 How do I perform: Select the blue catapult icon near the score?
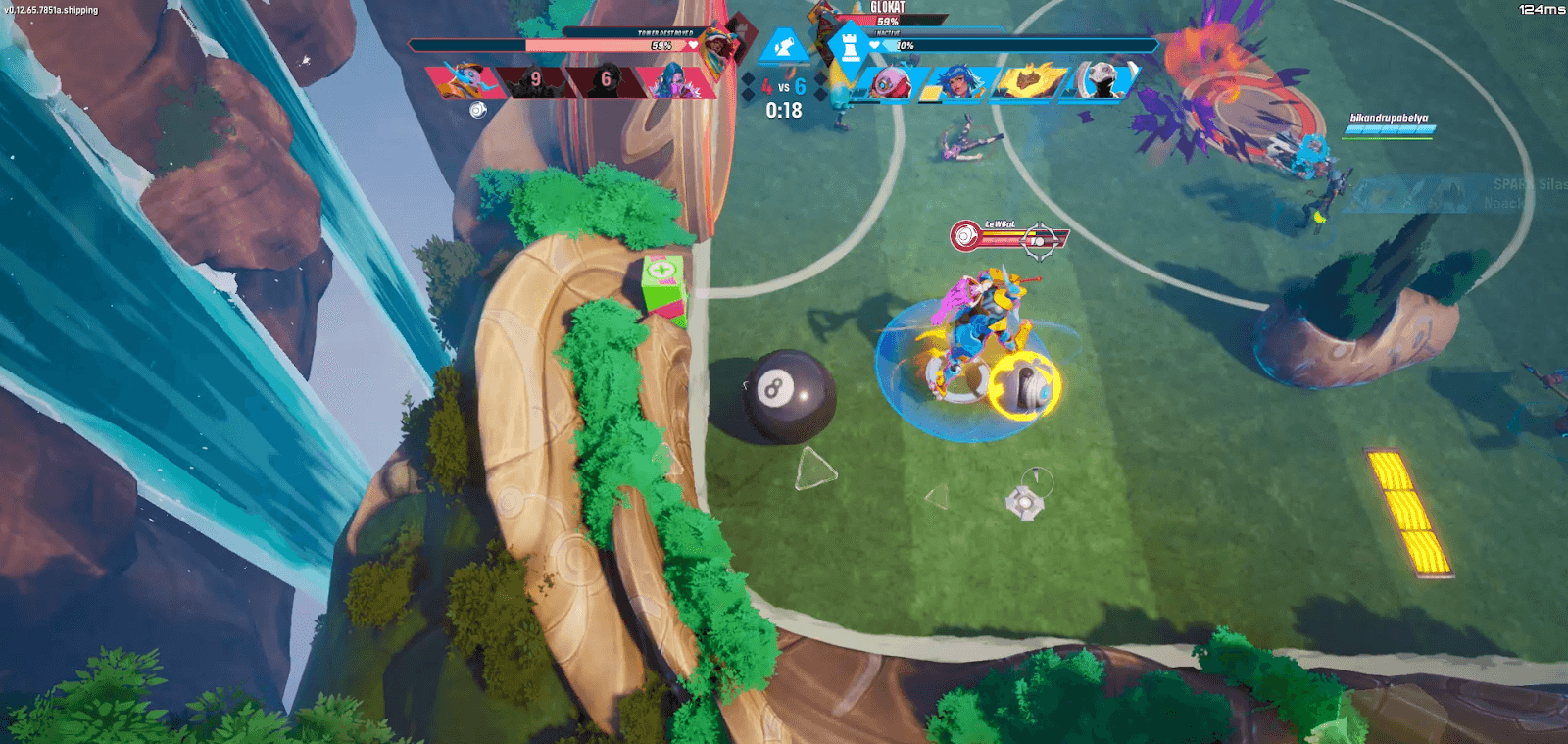tap(782, 44)
